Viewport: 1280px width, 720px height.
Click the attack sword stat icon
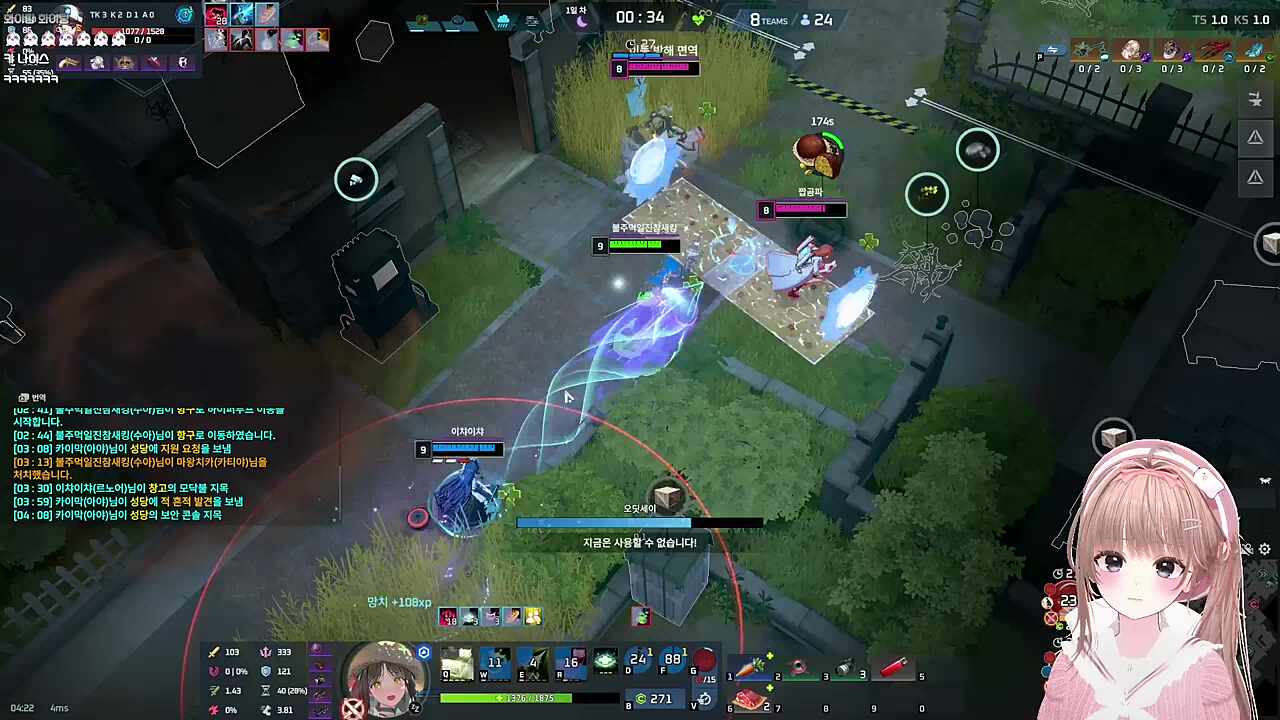point(213,651)
